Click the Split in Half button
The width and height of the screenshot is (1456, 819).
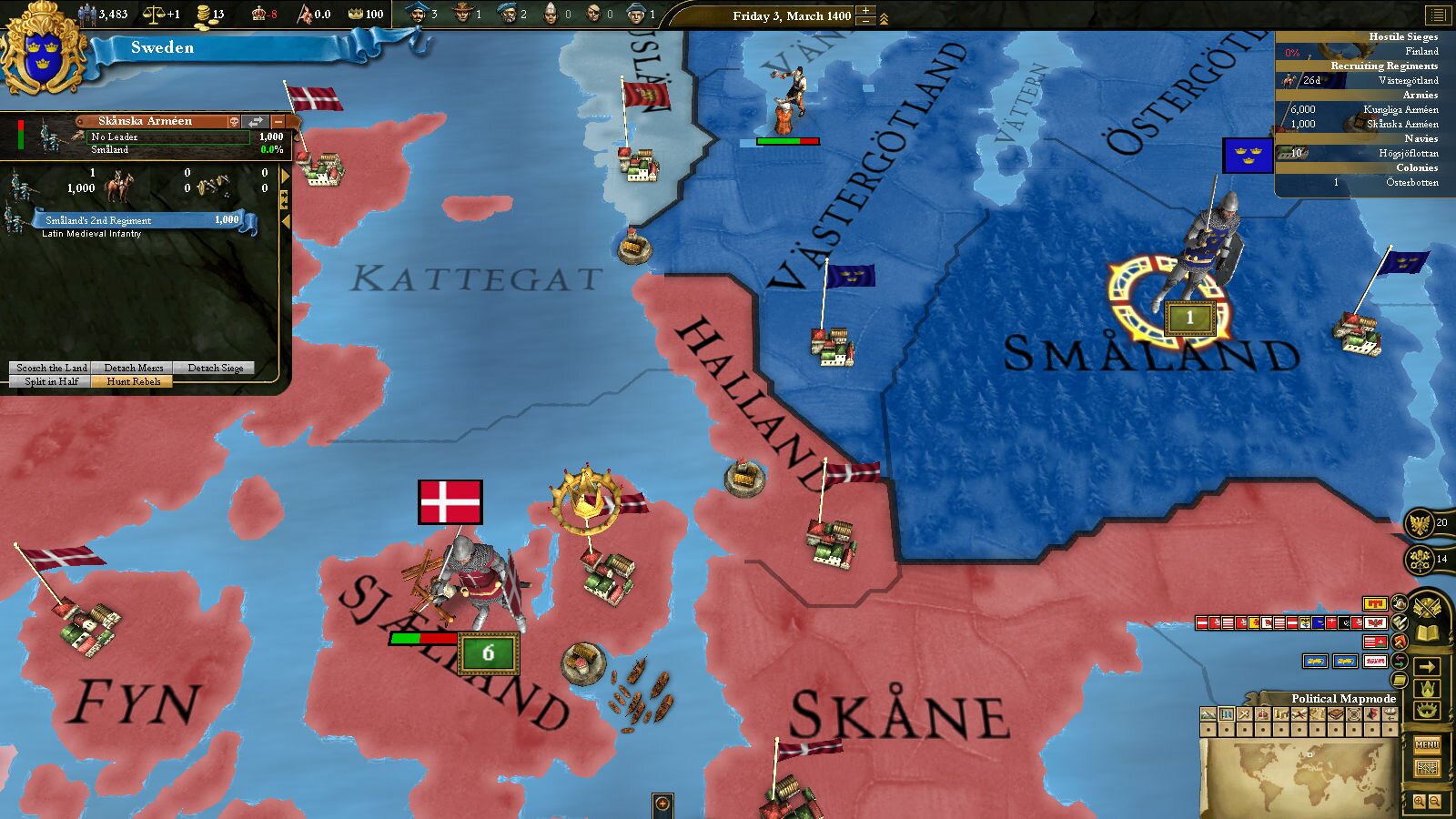[52, 381]
